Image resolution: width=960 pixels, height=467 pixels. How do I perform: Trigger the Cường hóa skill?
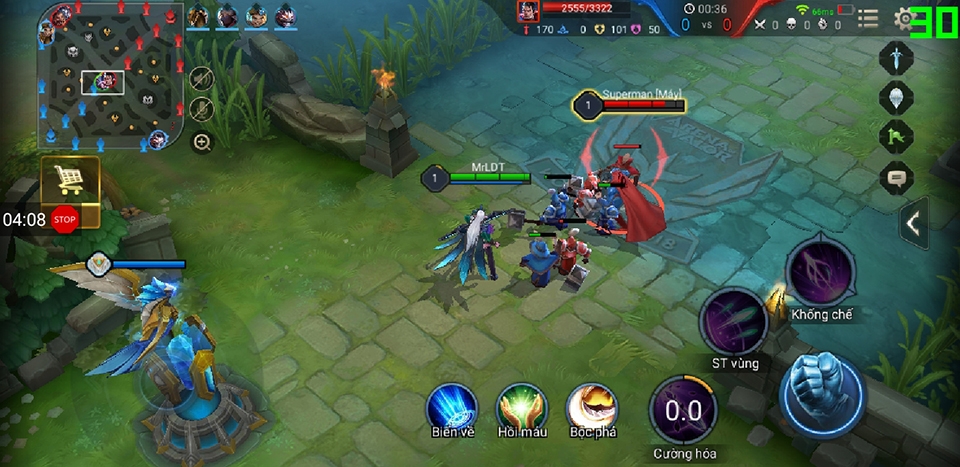pos(683,411)
